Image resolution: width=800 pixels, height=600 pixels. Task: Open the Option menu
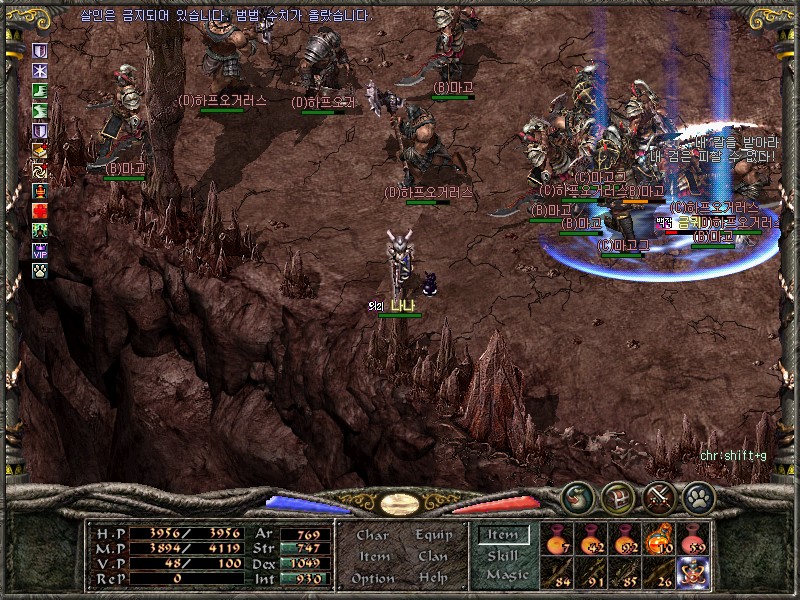pos(372,578)
